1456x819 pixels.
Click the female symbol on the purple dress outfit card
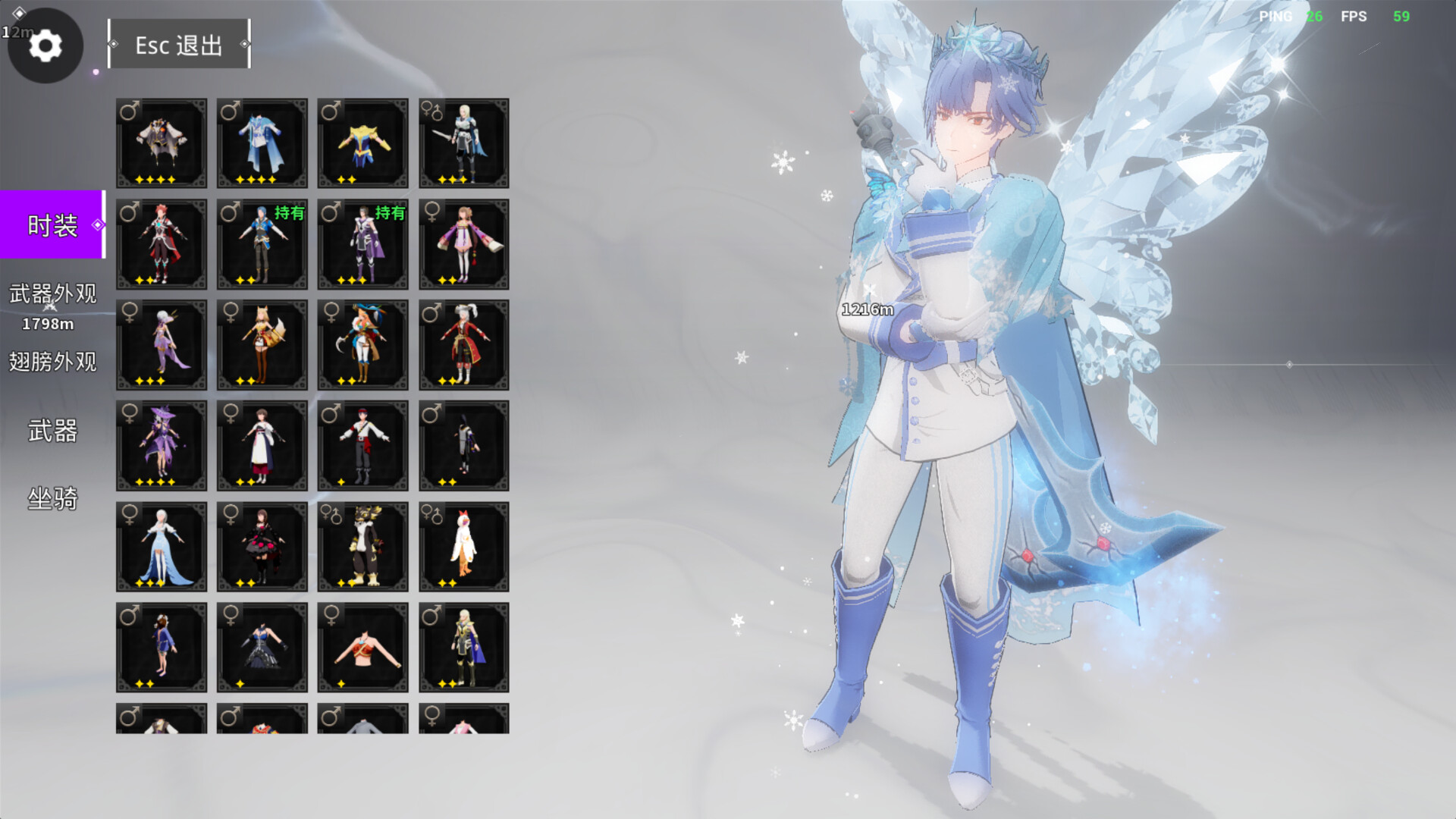pos(130,312)
